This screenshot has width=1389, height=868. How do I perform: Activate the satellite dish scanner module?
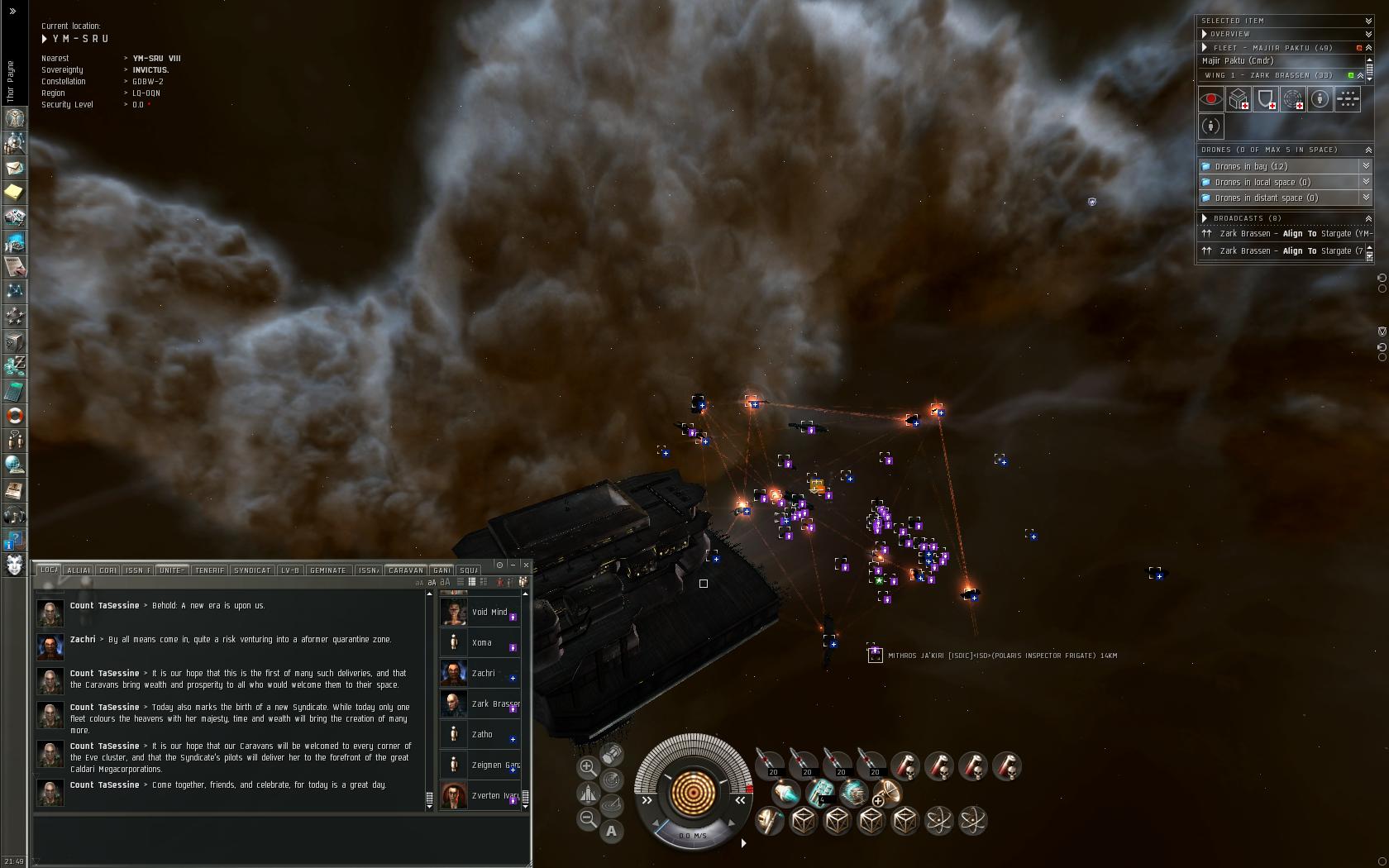[x=886, y=794]
